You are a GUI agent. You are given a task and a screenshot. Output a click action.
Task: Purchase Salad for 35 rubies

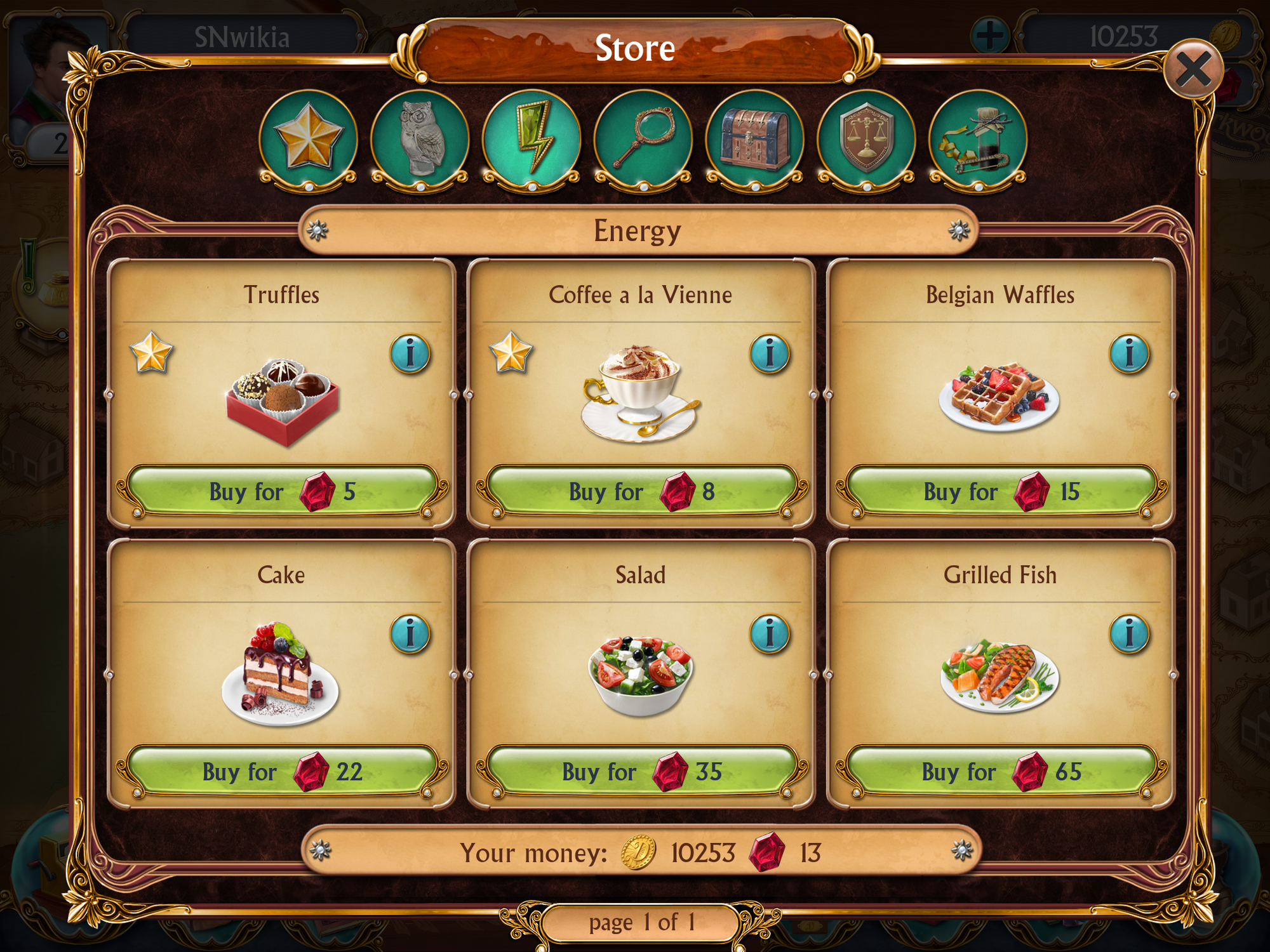pyautogui.click(x=641, y=772)
